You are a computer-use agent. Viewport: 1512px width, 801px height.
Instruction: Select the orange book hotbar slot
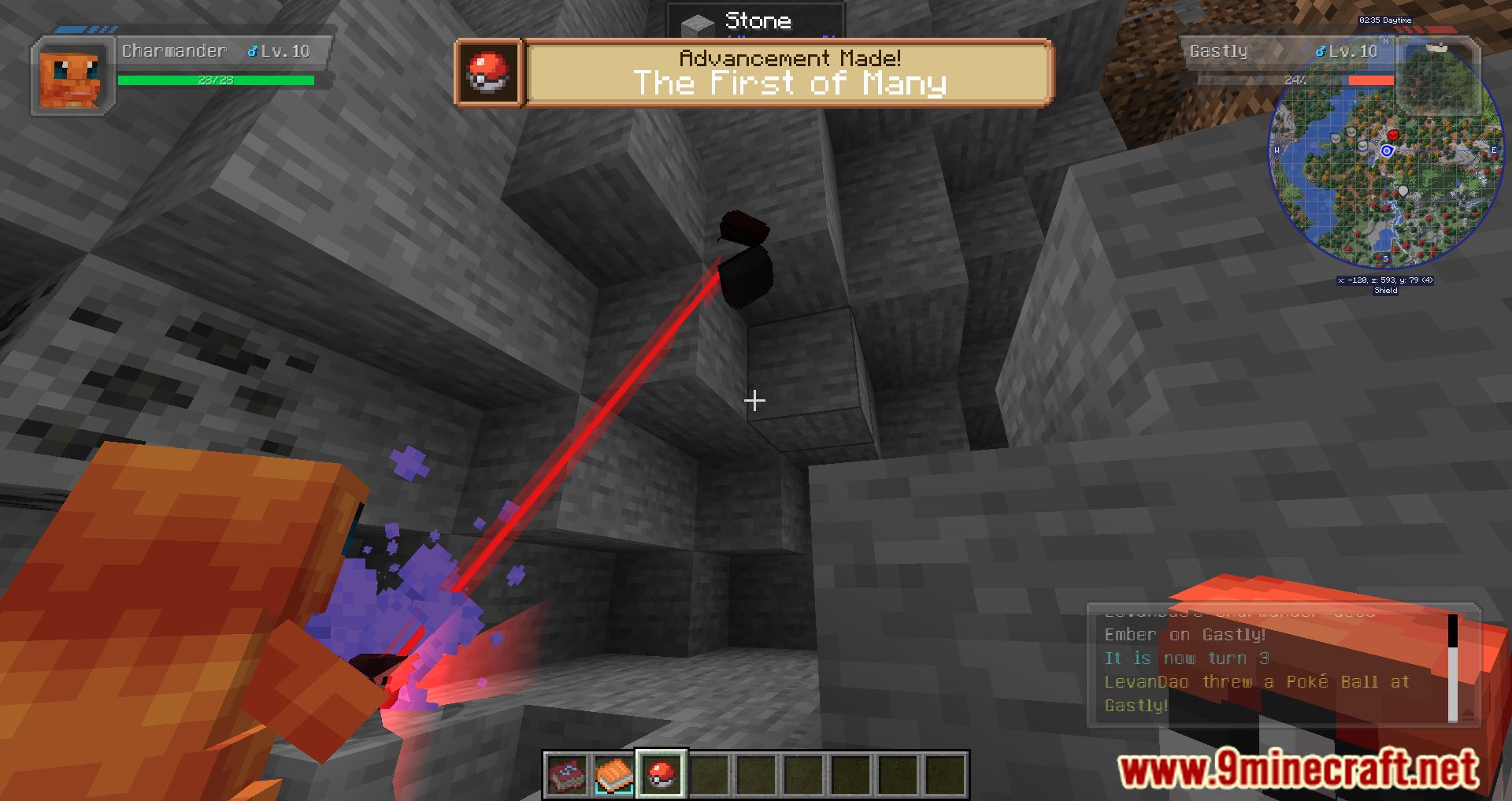[613, 773]
